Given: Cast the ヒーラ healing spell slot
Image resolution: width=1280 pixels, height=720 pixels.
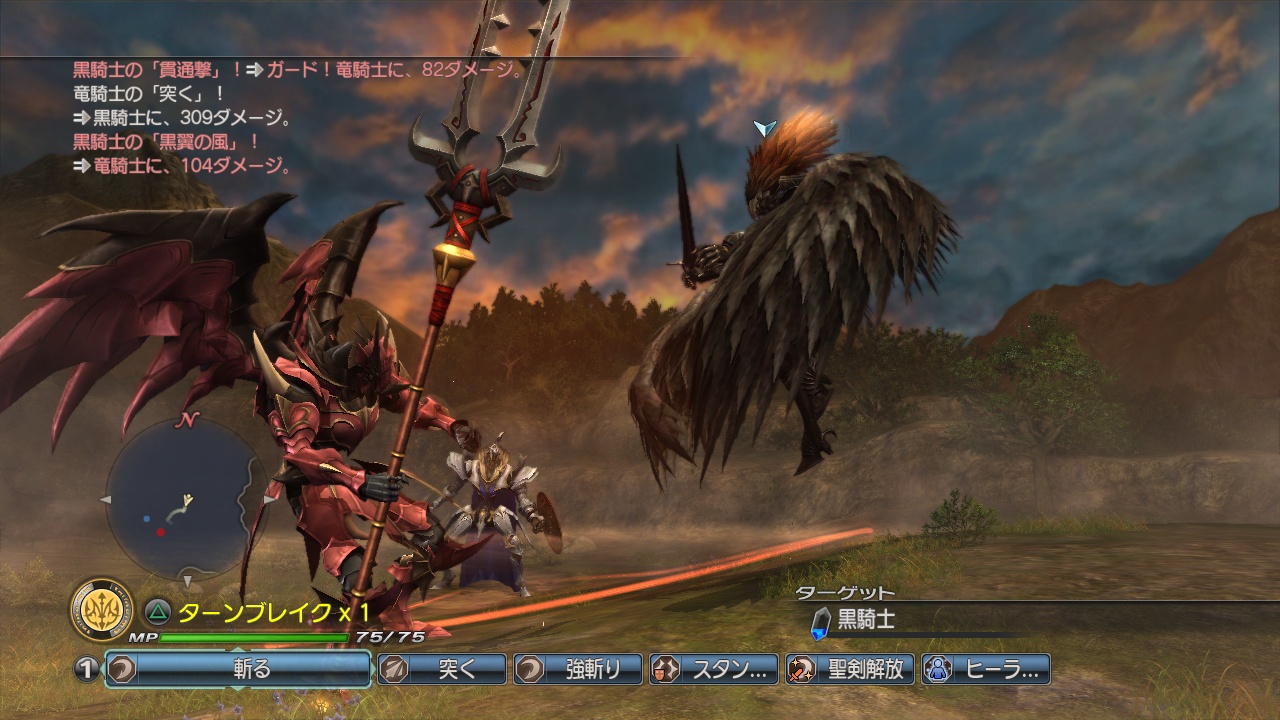Looking at the screenshot, I should (986, 669).
